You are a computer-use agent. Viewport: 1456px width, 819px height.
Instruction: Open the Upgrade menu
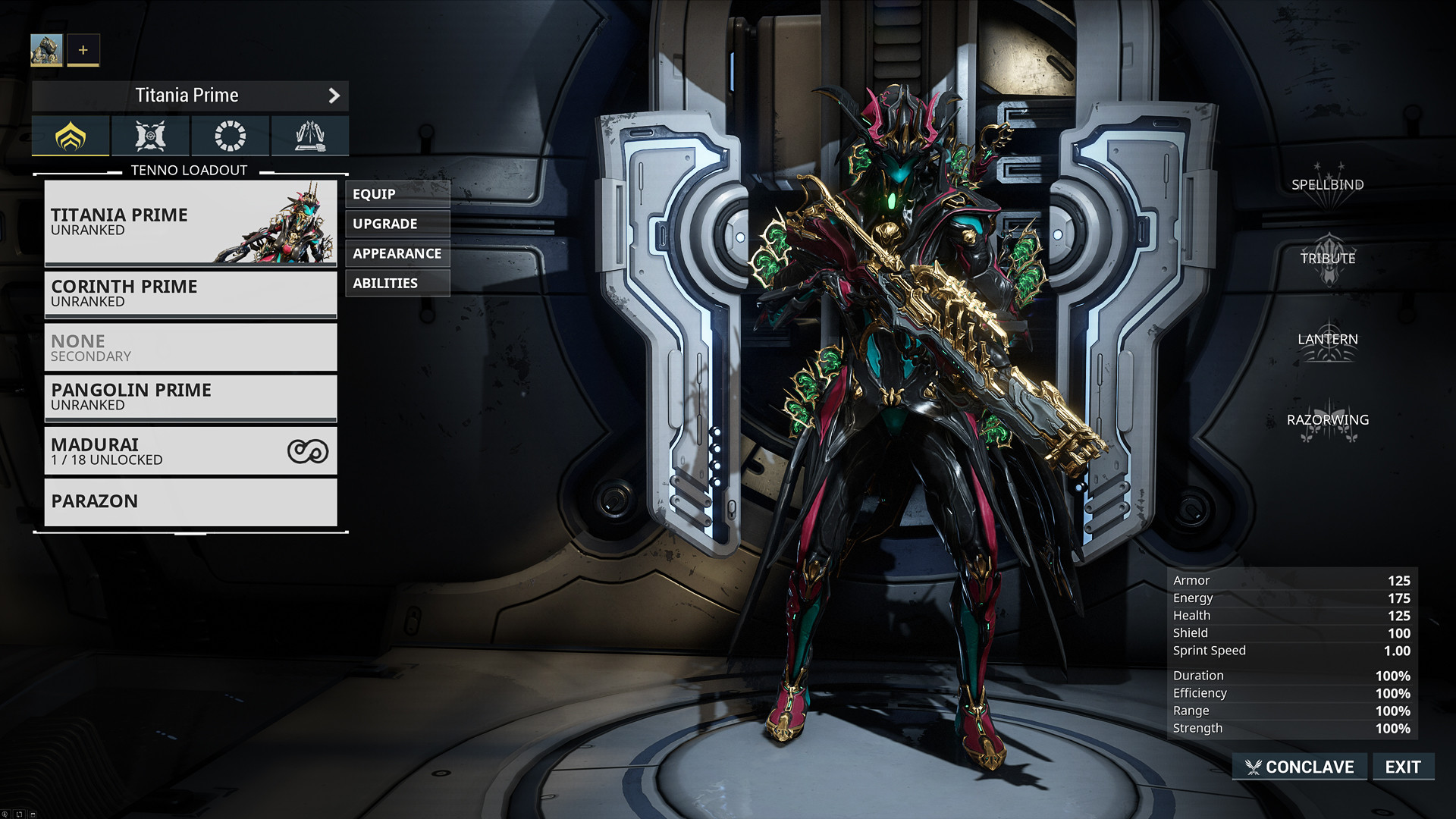(x=397, y=224)
